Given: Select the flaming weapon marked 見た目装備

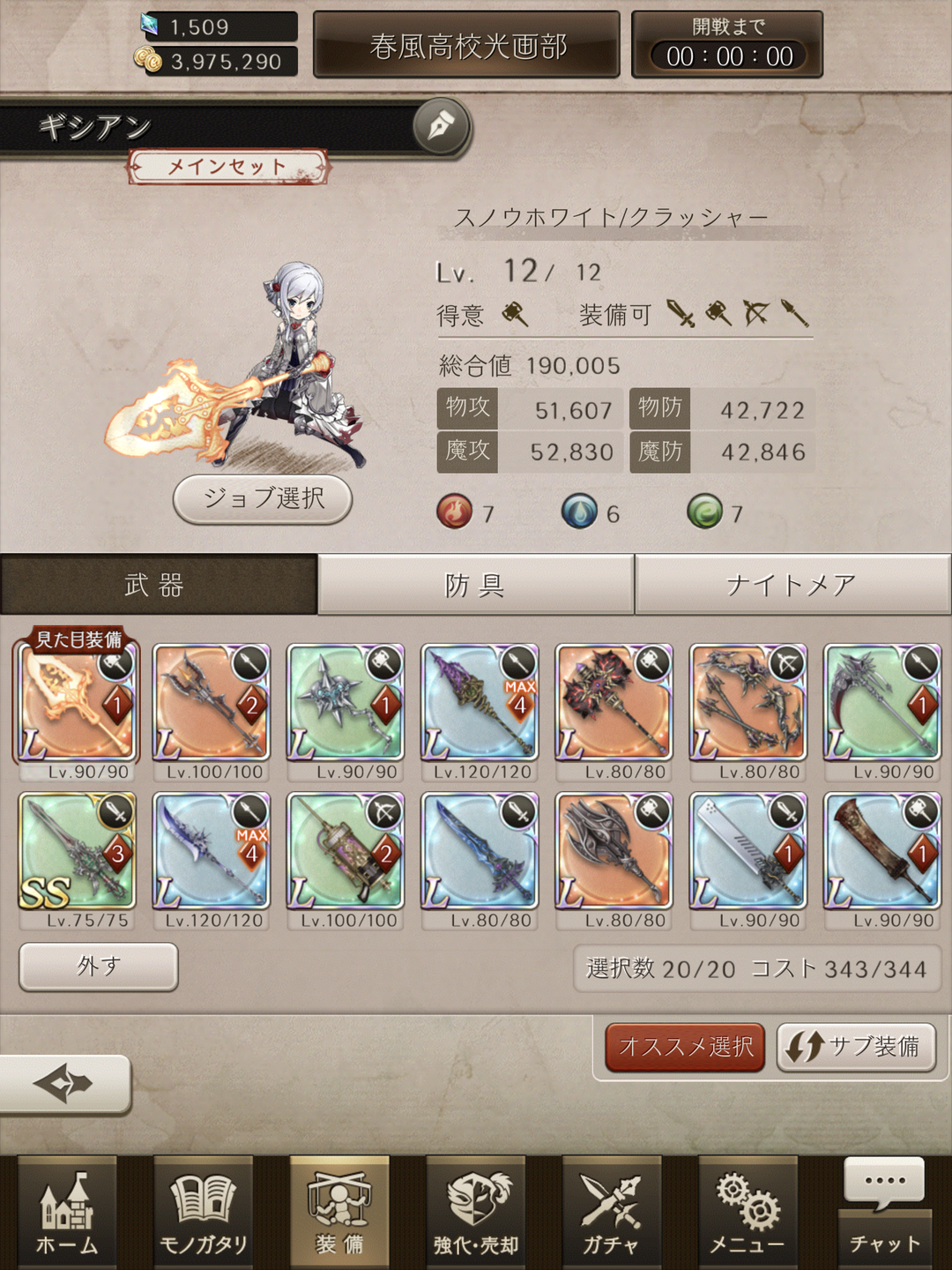Looking at the screenshot, I should [x=77, y=703].
